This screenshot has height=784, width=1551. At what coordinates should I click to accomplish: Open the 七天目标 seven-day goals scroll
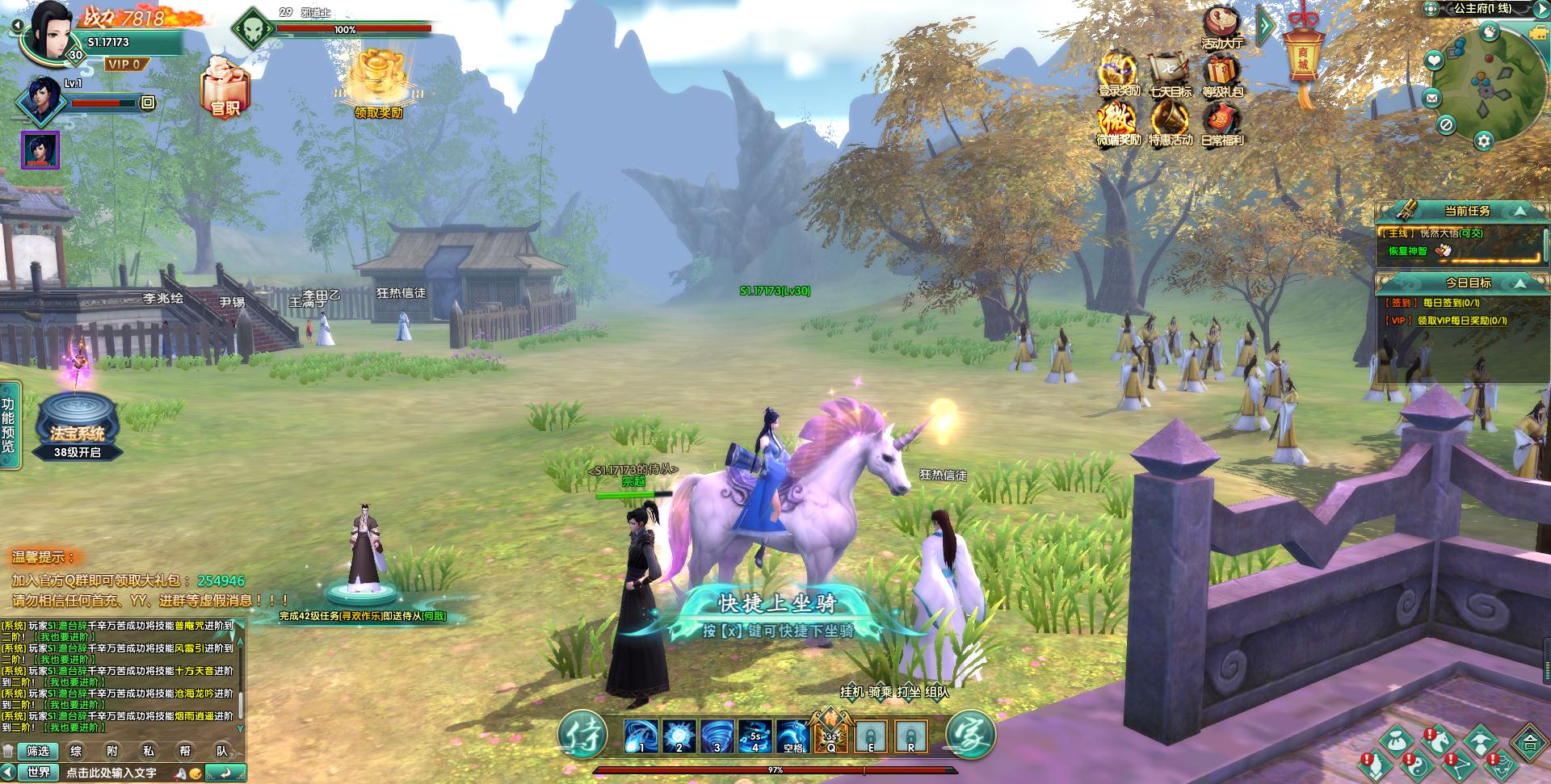pos(1170,73)
